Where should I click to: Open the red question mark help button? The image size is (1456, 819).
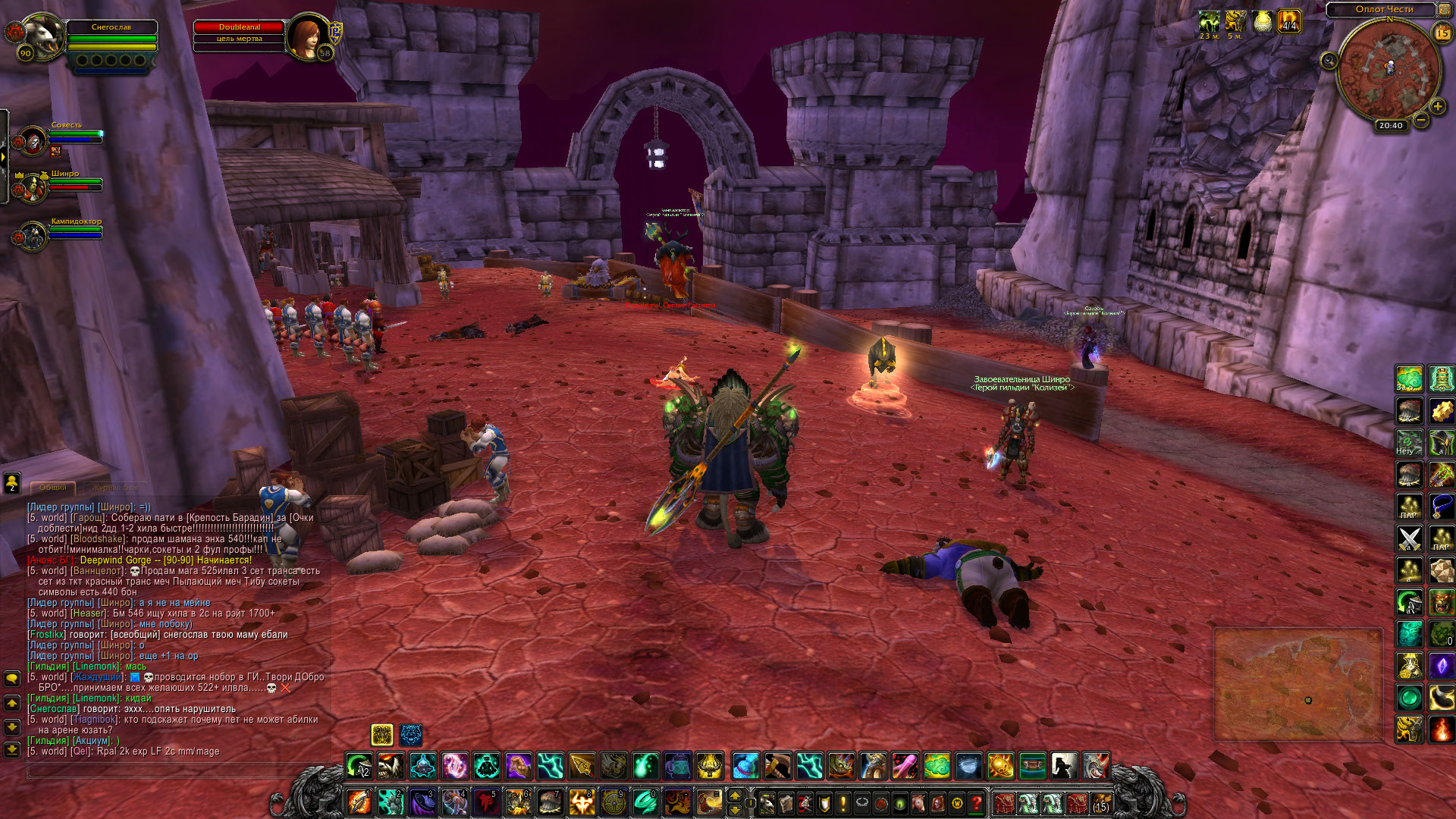pyautogui.click(x=977, y=802)
